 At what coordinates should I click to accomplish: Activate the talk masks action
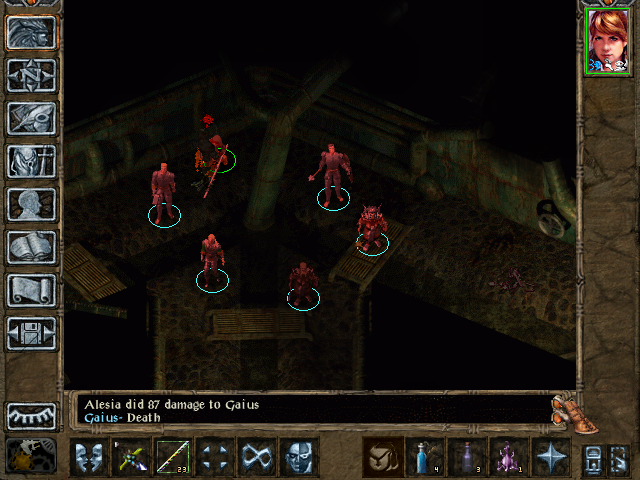tap(89, 458)
